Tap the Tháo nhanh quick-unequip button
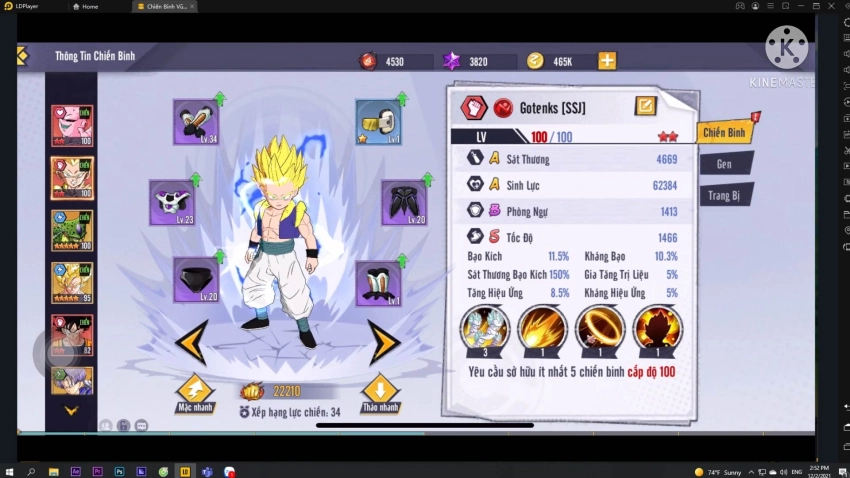The width and height of the screenshot is (850, 478). 380,393
